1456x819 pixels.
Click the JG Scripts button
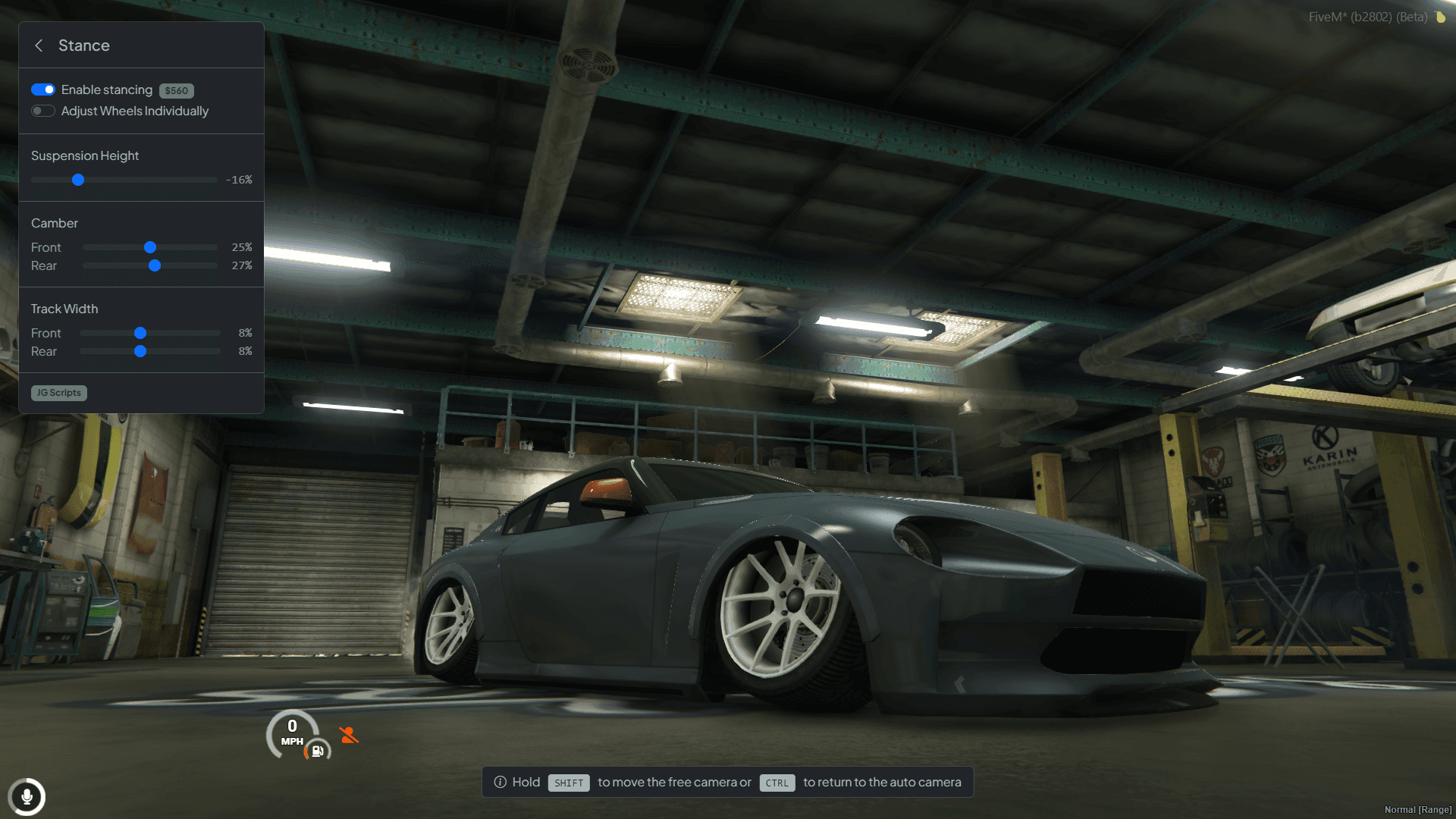(x=58, y=393)
